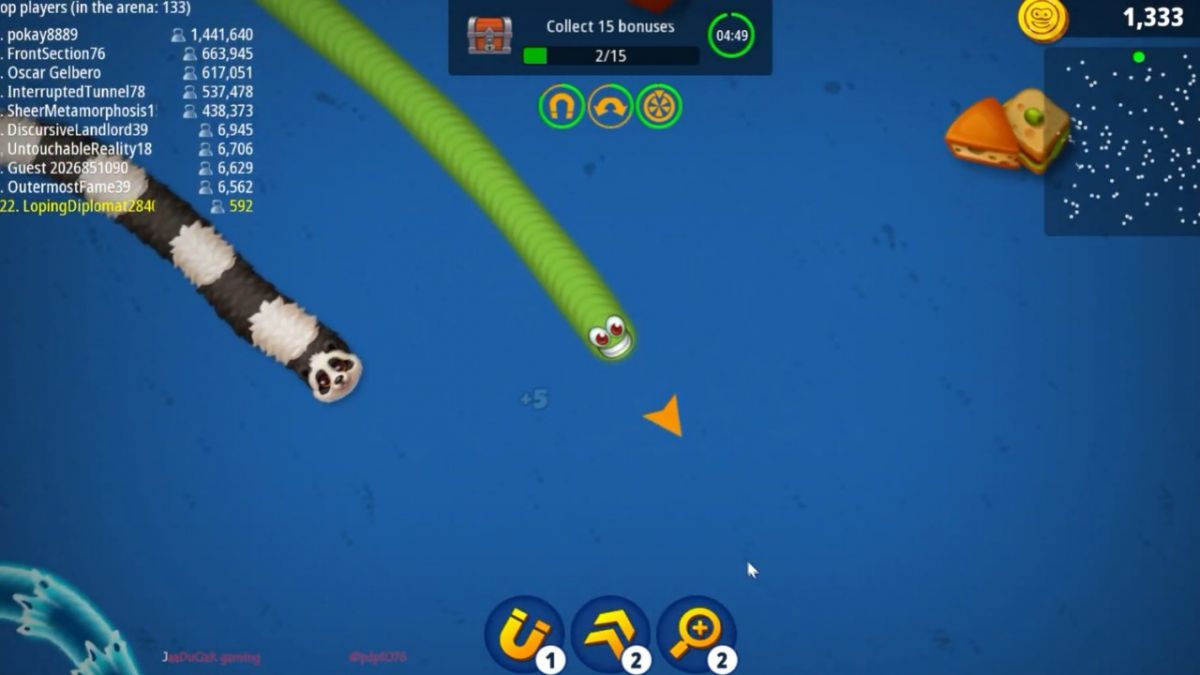Open the Collect 15 bonuses quest tracker
Screen dimensions: 1200x675
(x=610, y=37)
